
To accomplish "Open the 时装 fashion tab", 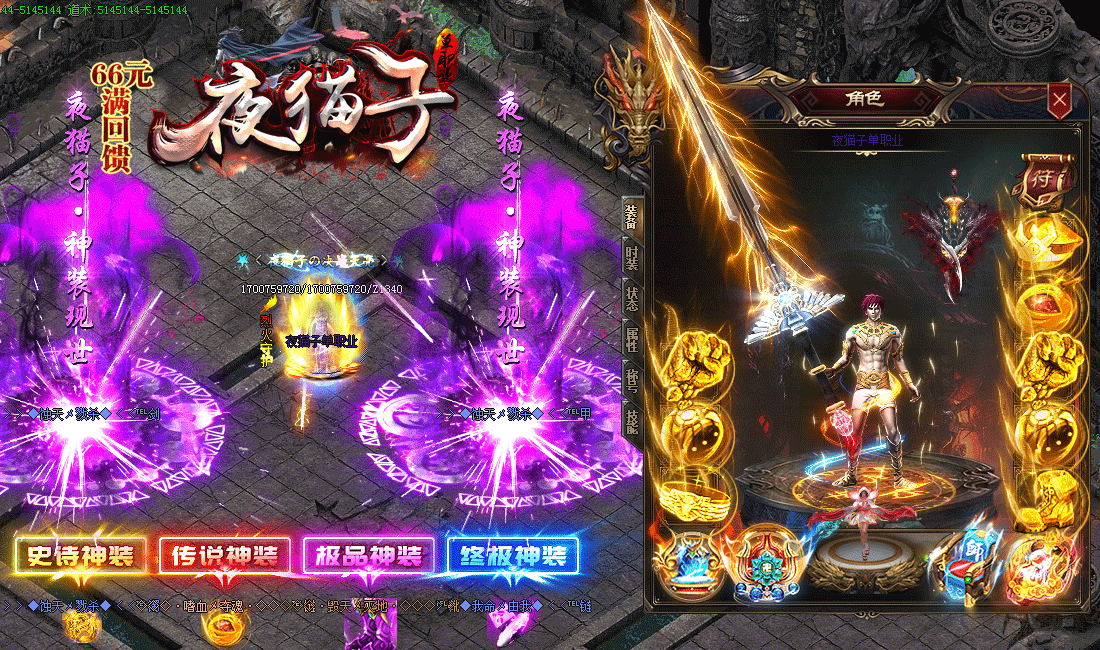I will coord(631,257).
